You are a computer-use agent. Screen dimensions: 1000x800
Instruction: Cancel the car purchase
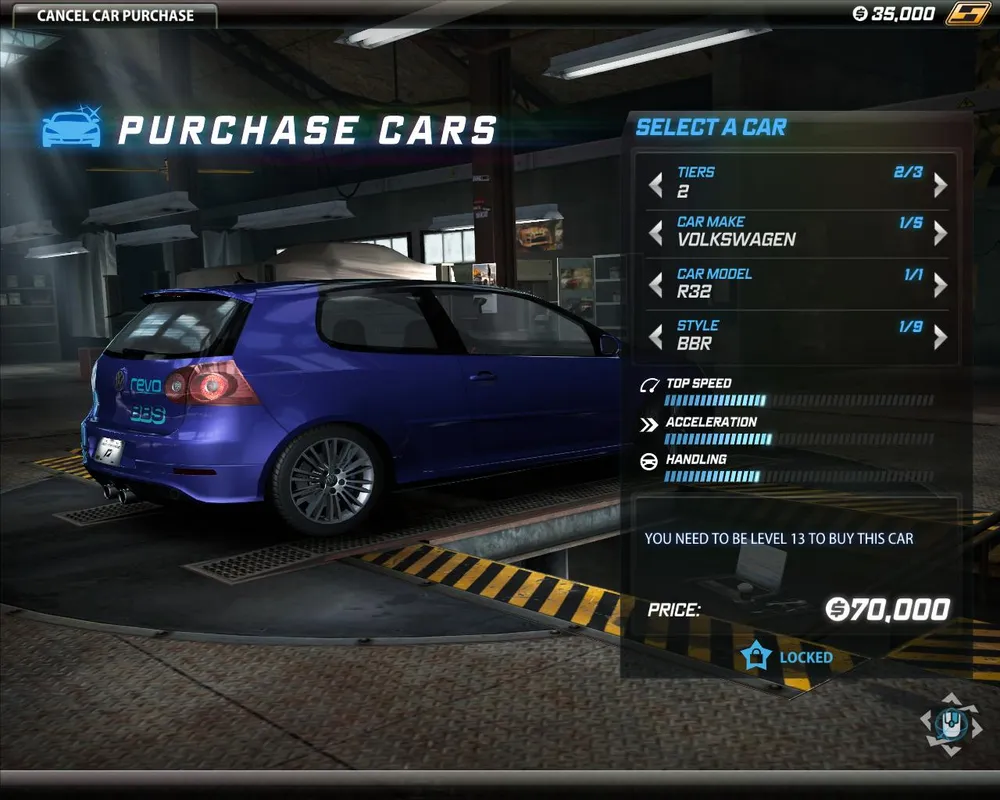click(x=115, y=16)
